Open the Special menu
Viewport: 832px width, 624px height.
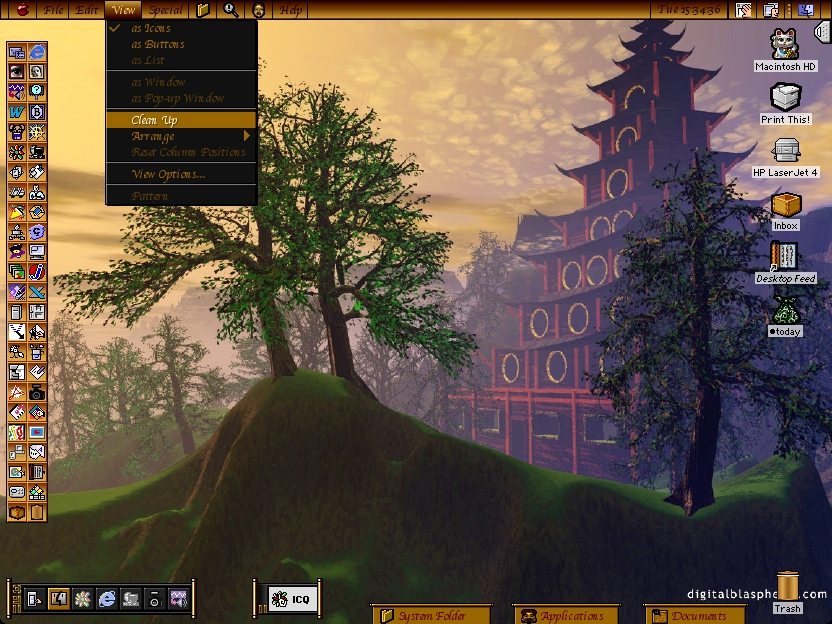165,10
